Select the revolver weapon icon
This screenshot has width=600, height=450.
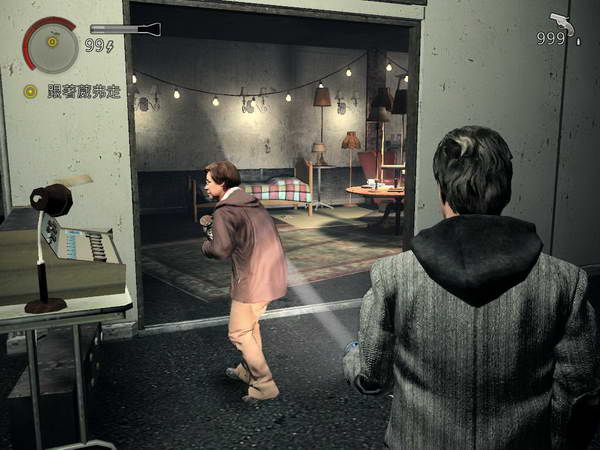click(563, 22)
